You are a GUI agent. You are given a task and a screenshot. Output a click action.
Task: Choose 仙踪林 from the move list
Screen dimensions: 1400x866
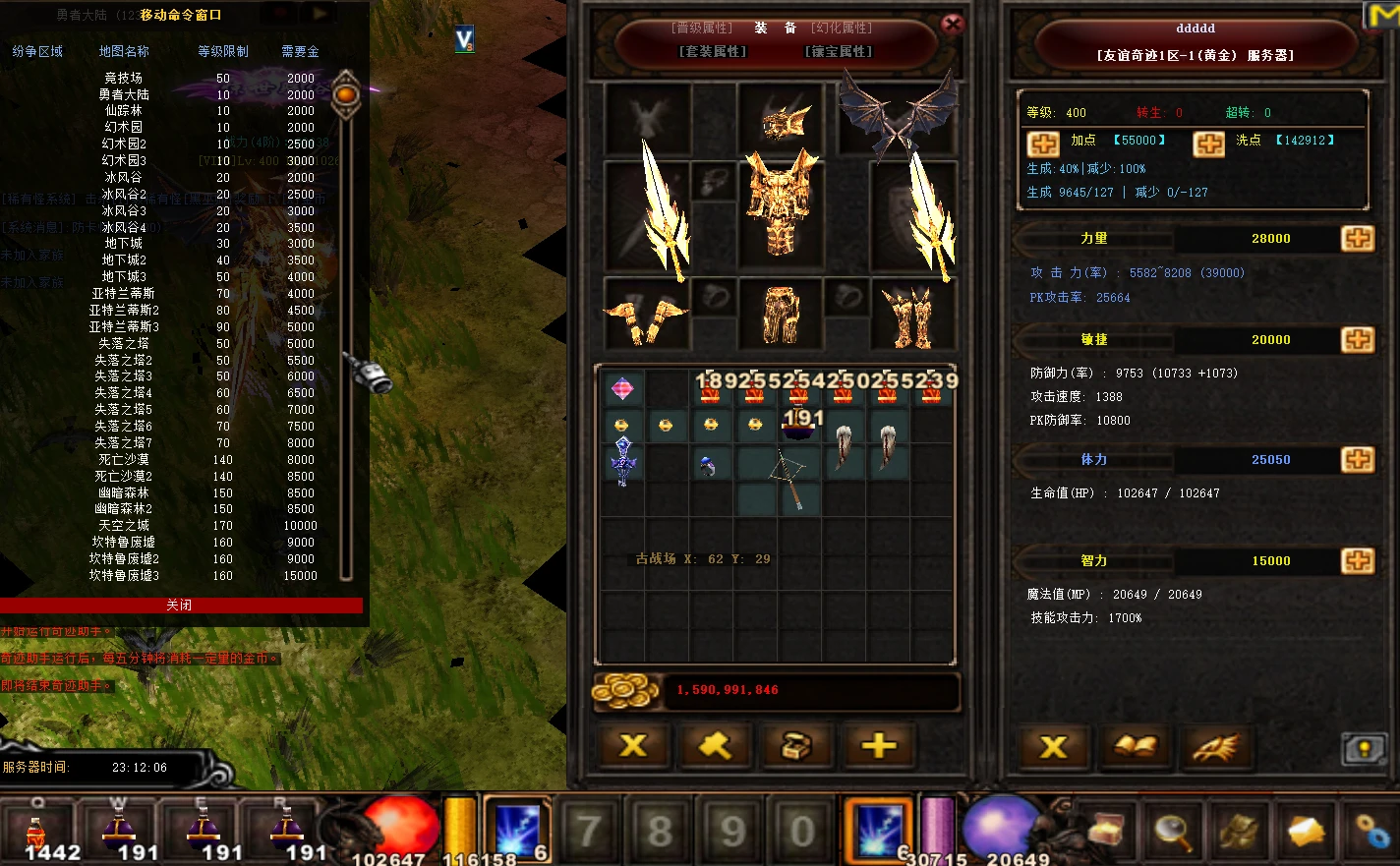point(124,111)
